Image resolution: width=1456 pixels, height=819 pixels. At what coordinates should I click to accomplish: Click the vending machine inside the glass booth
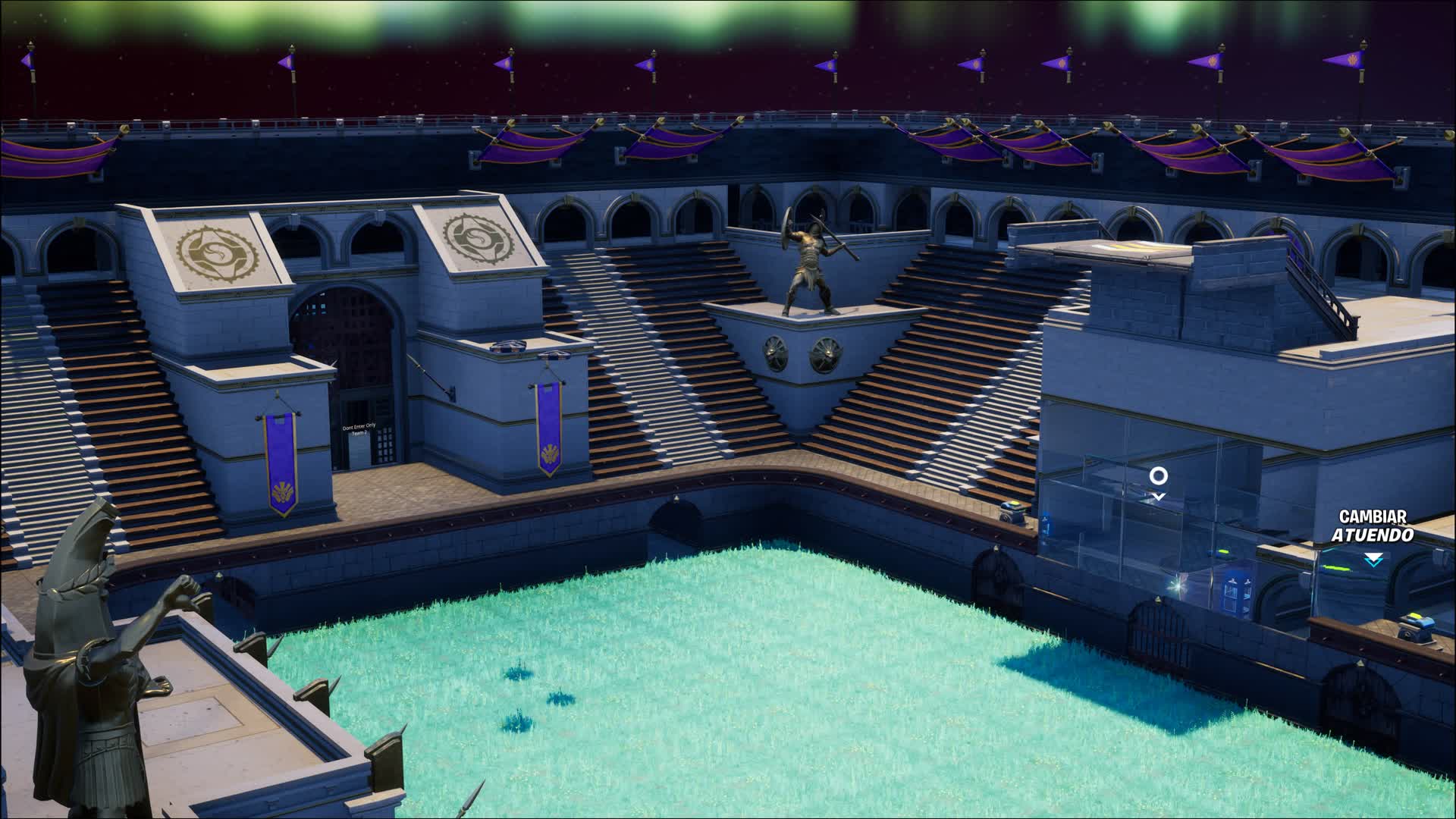point(1238,591)
